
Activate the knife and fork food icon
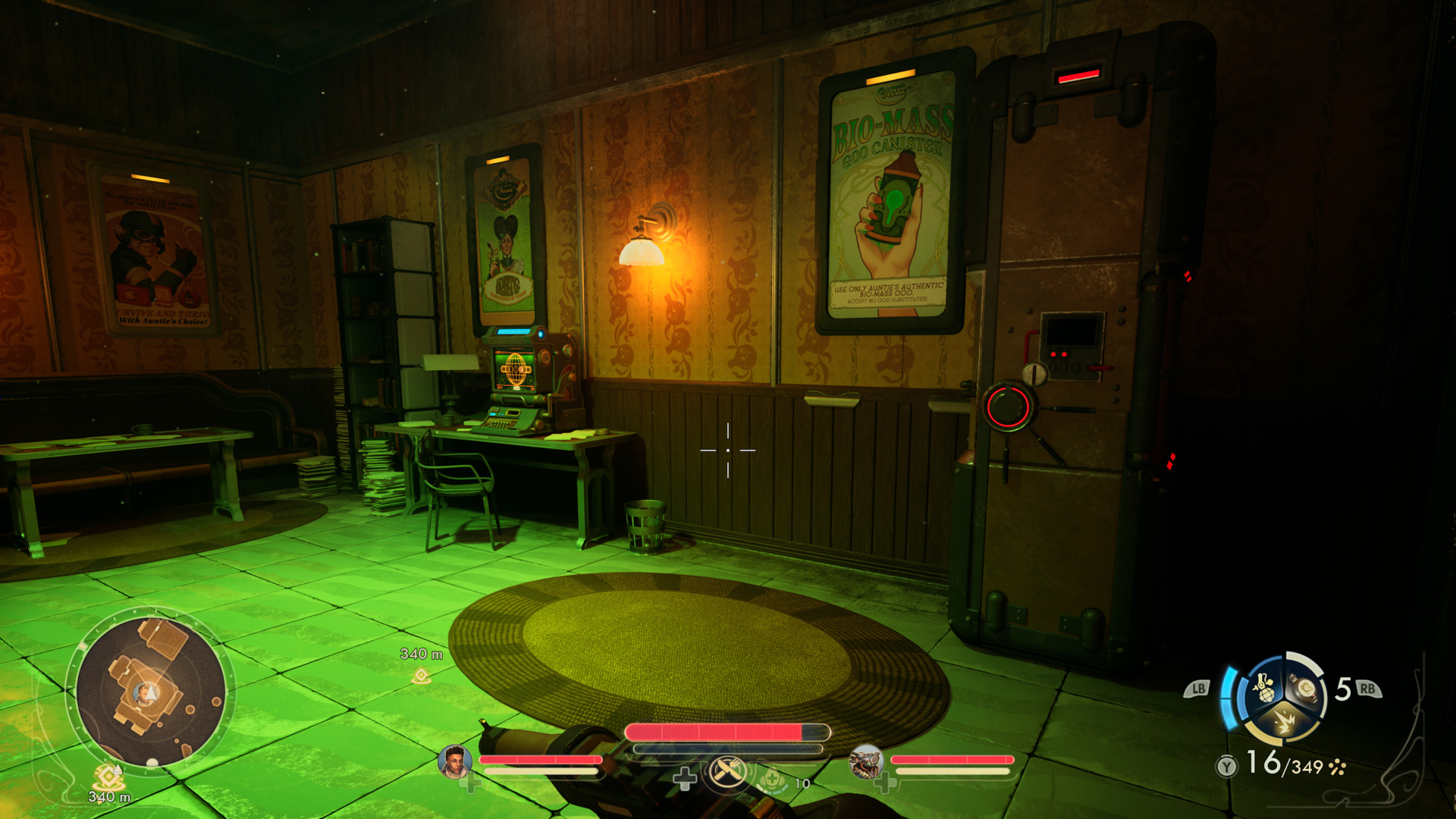click(x=726, y=773)
